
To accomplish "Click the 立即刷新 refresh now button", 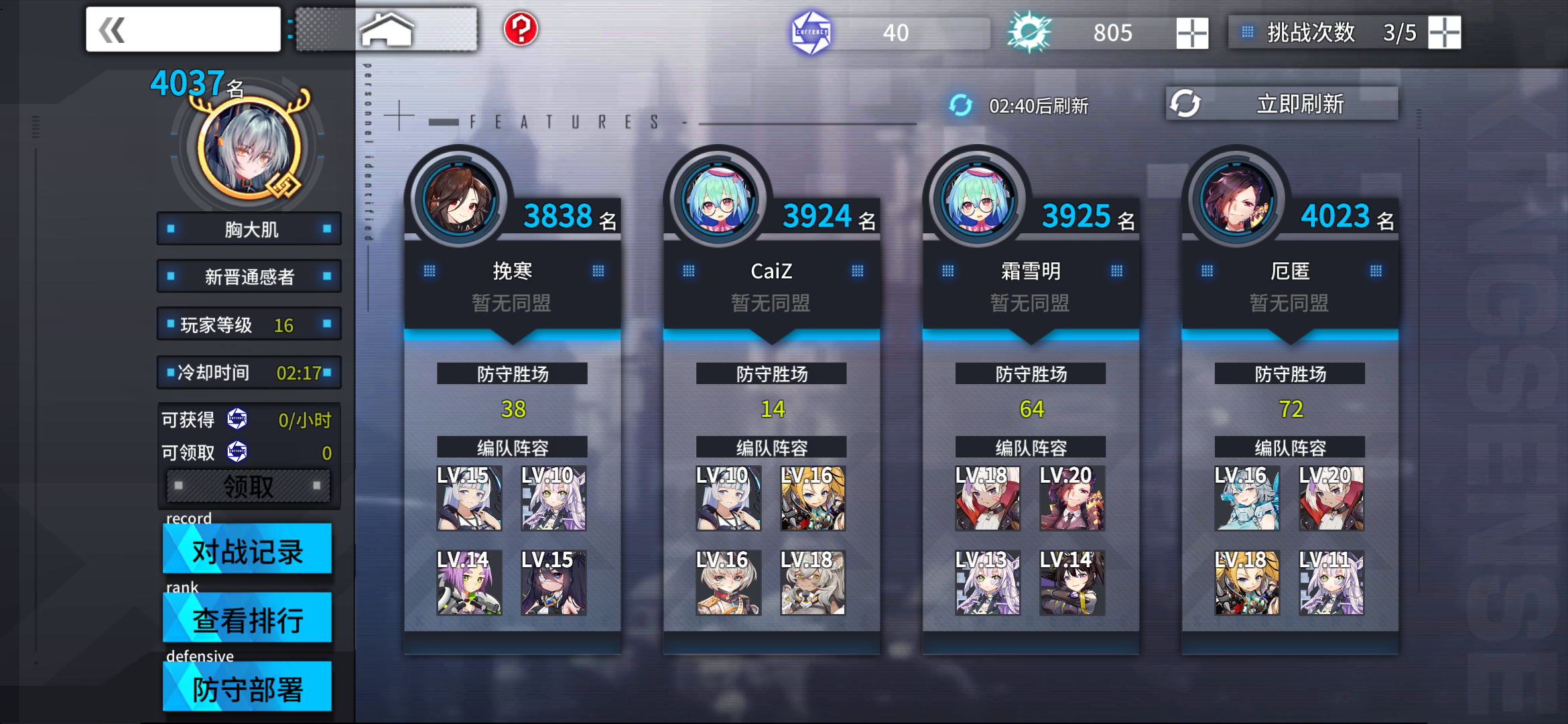I will tap(1300, 103).
